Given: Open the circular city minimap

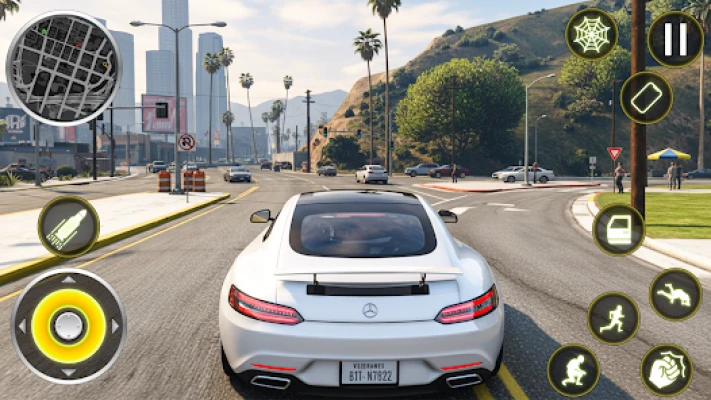Looking at the screenshot, I should coord(62,68).
